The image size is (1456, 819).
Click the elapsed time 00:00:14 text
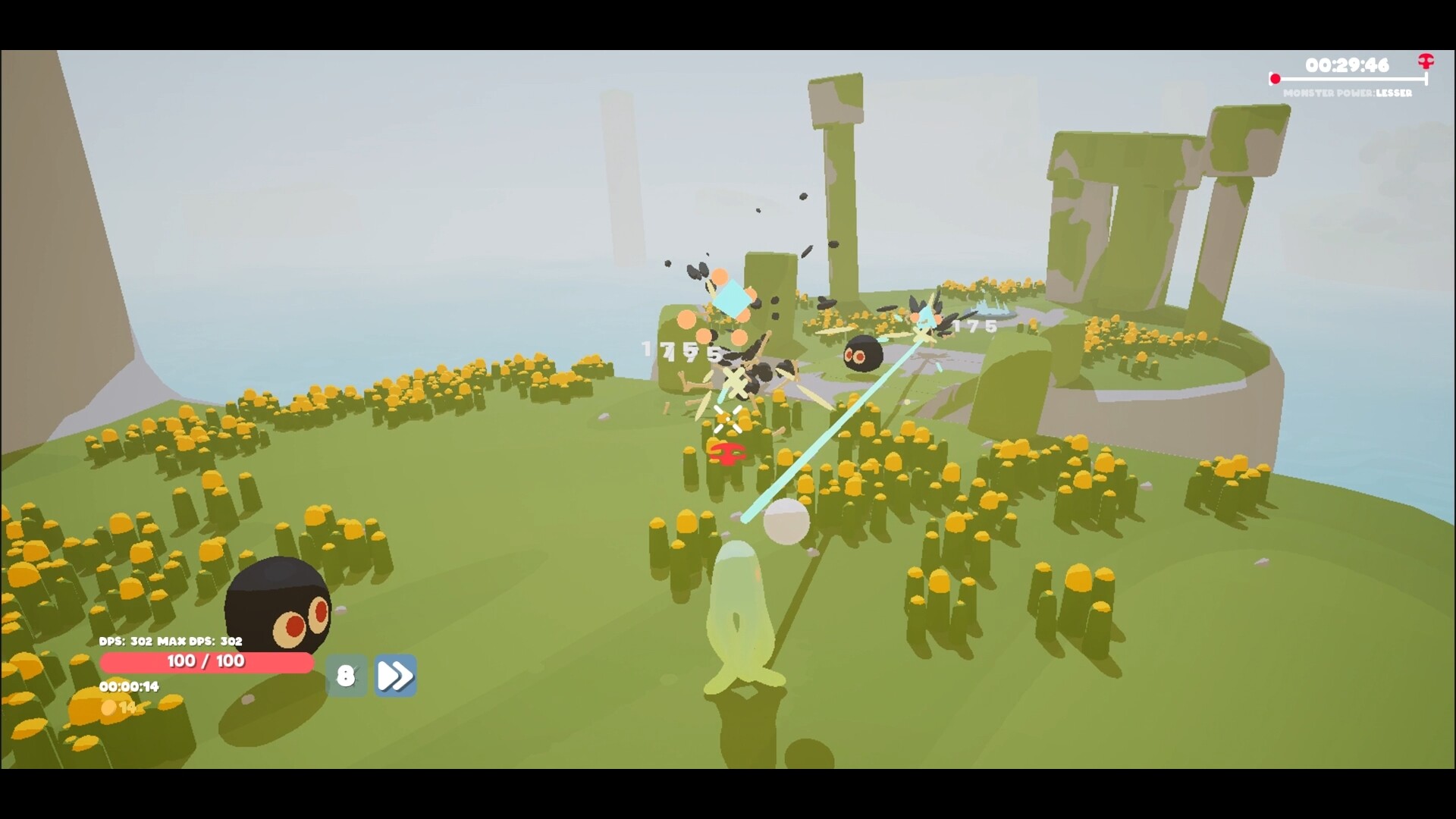tap(129, 686)
